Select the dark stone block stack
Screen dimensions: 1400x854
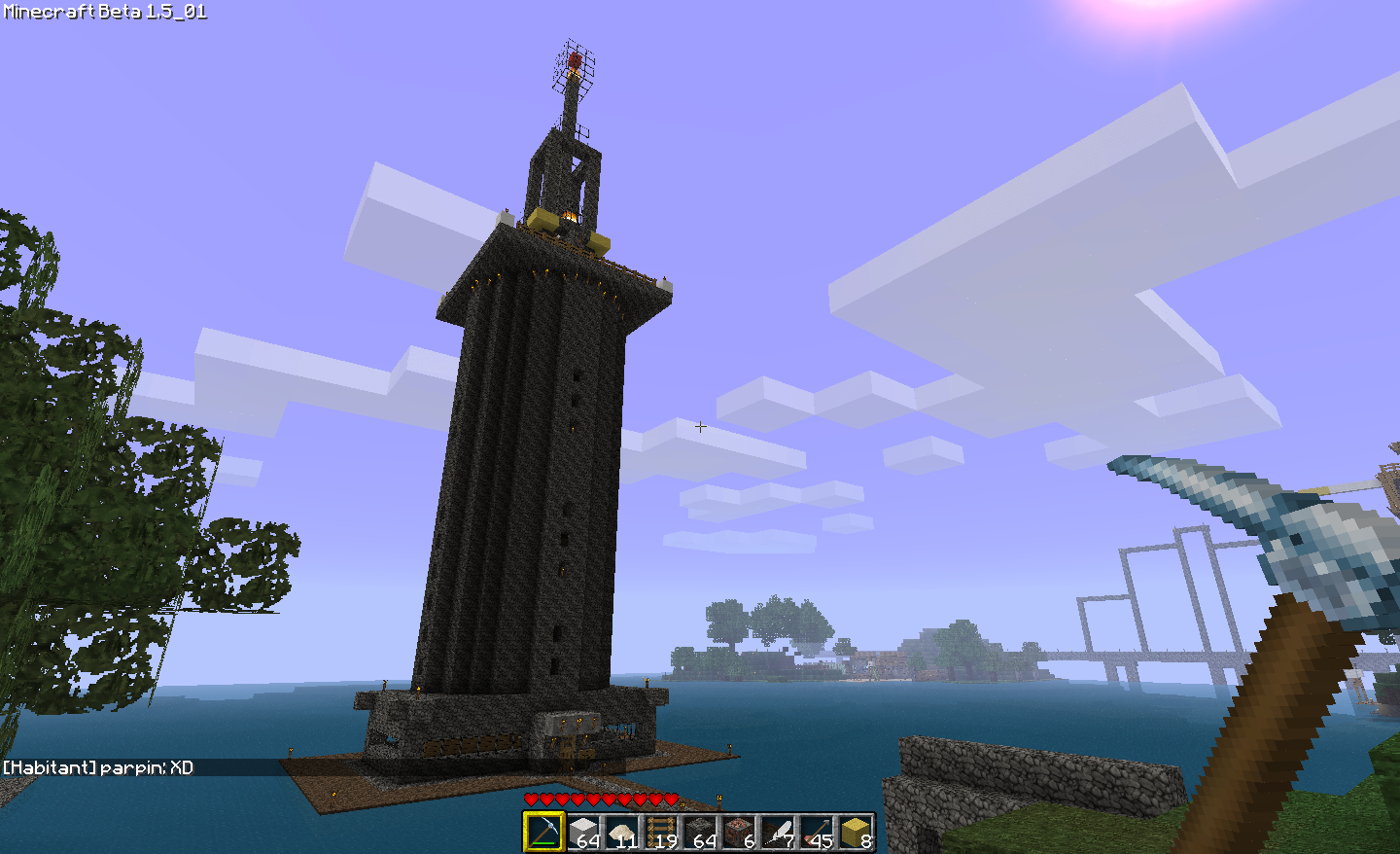click(700, 833)
